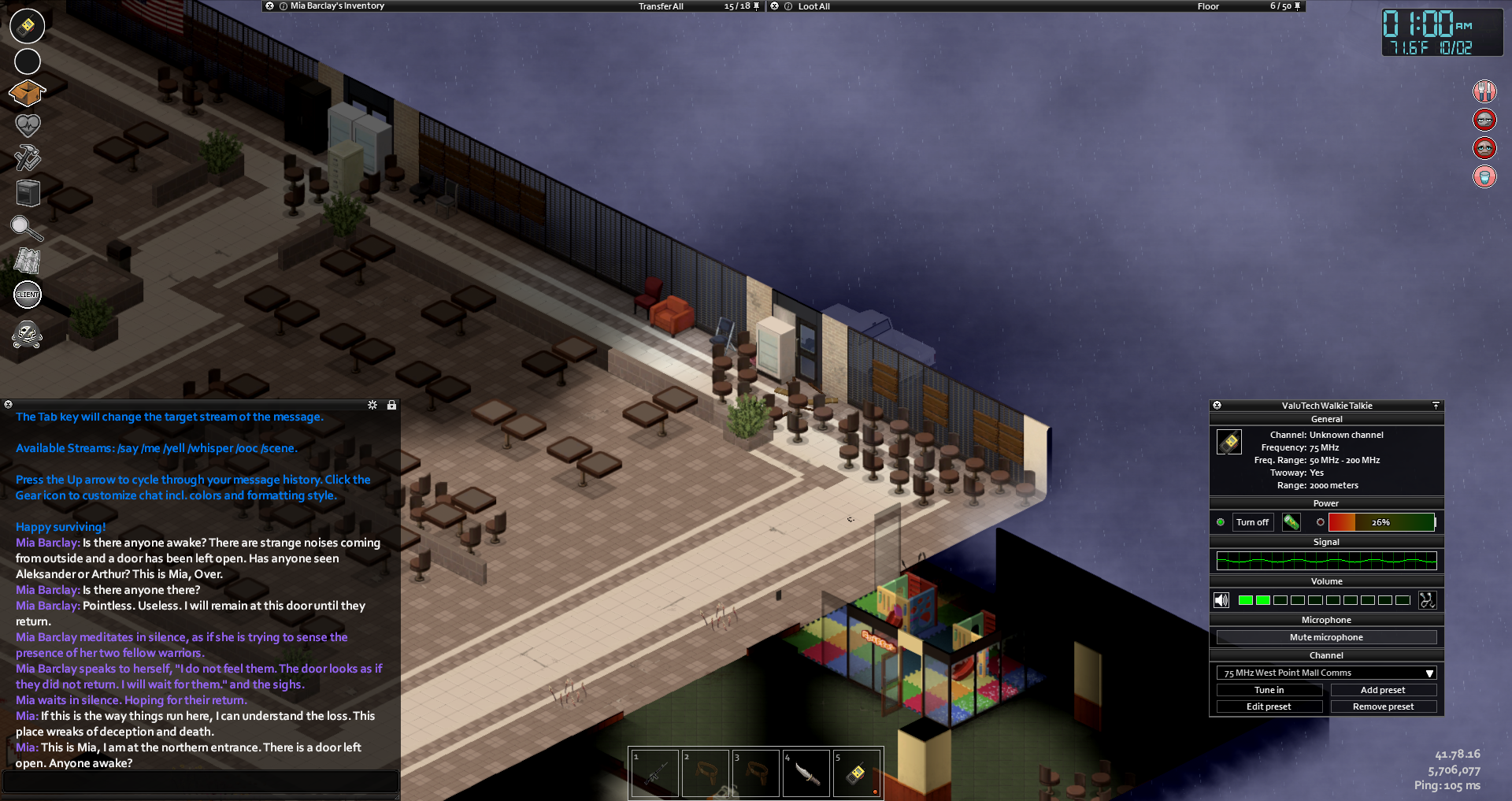
Task: Click Transfer All in Mia's inventory
Action: tap(661, 6)
